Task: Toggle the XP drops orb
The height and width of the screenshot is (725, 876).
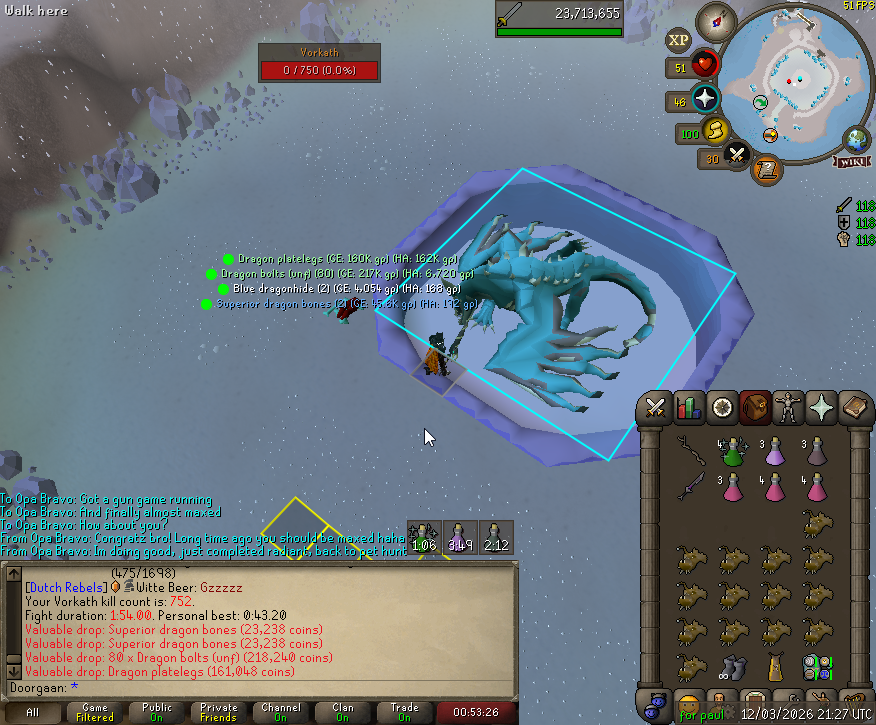Action: [679, 41]
